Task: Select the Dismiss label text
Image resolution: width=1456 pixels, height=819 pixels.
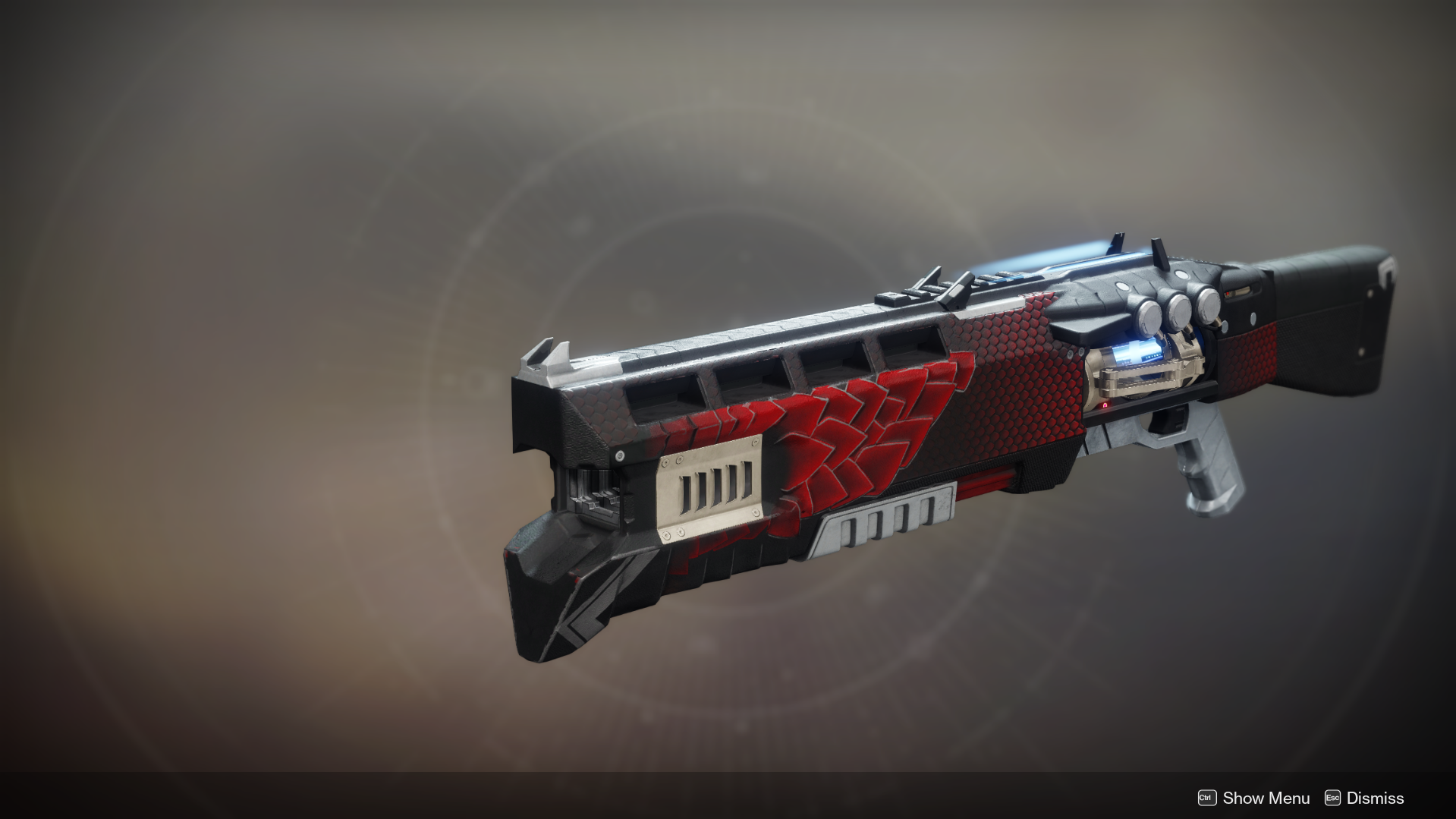Action: [1375, 798]
